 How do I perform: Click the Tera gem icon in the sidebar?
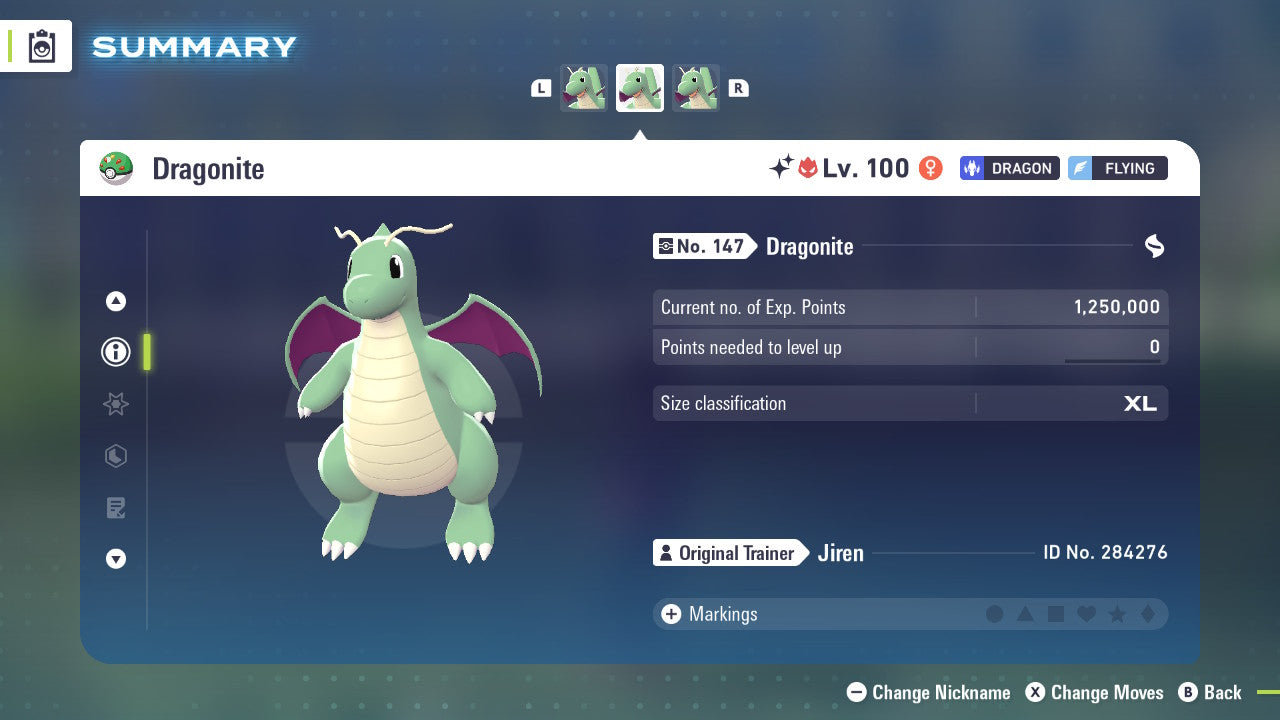coord(115,456)
